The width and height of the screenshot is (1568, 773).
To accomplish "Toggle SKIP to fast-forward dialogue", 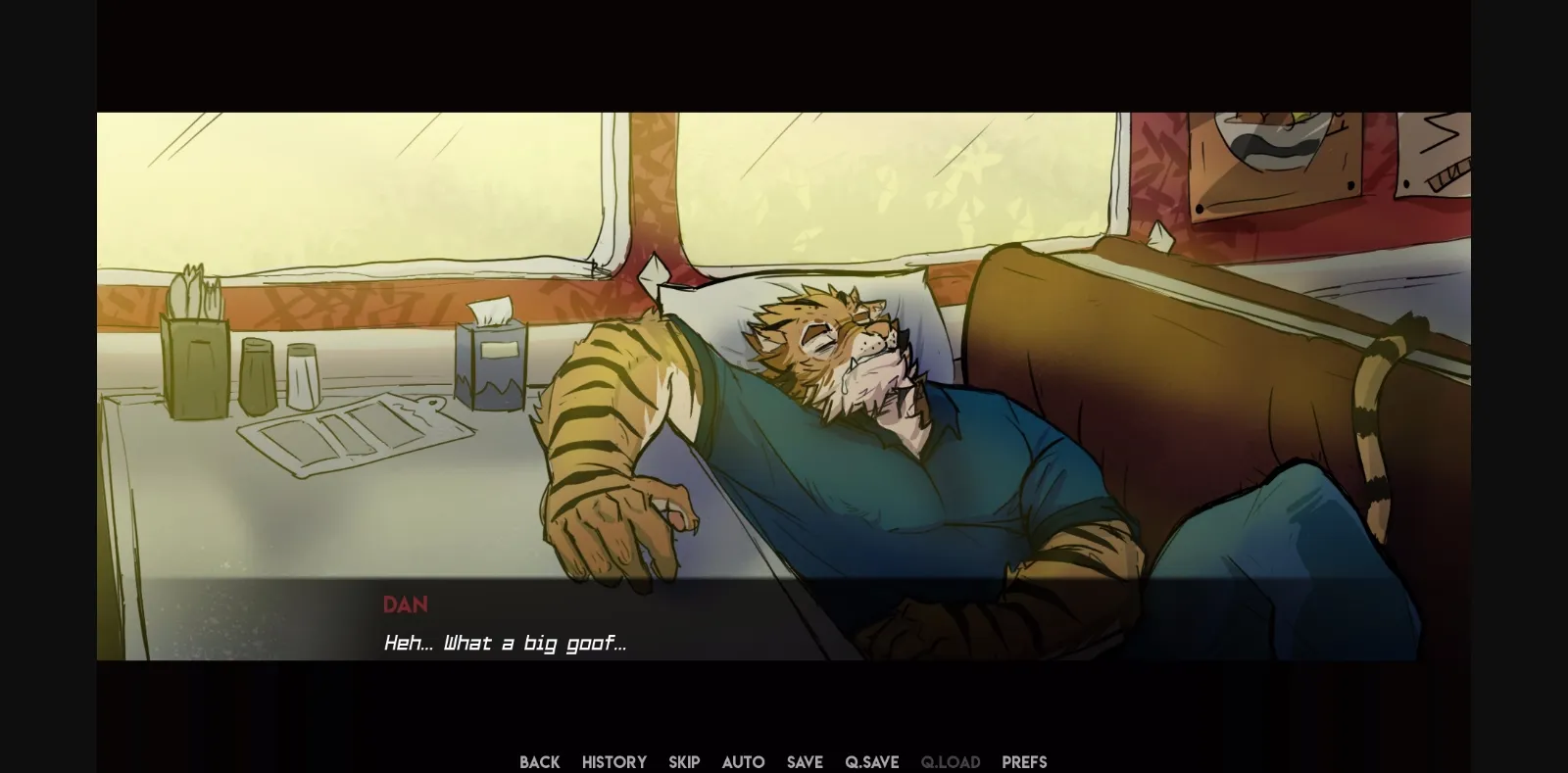I will point(684,761).
